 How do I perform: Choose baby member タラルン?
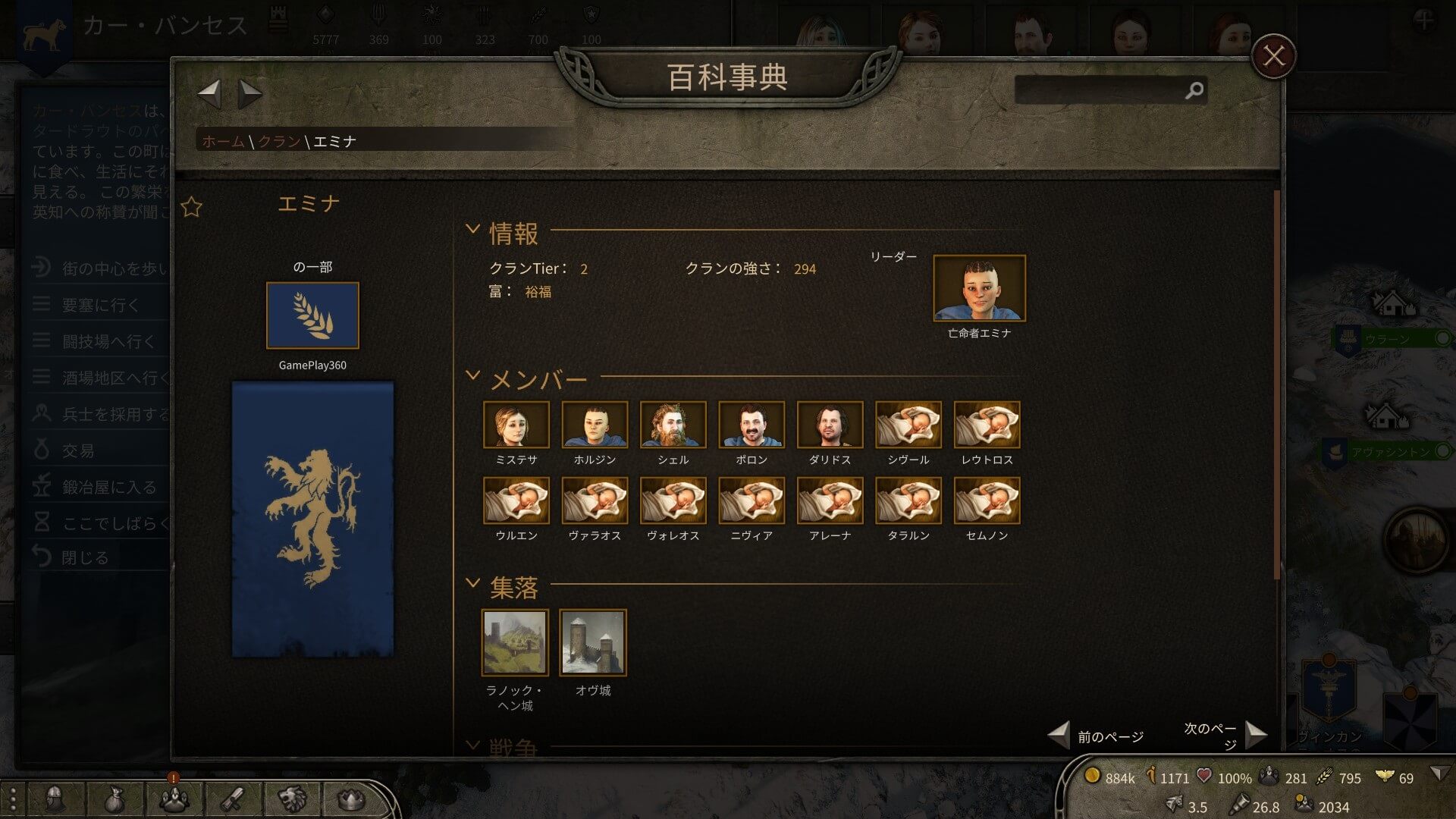[x=908, y=500]
